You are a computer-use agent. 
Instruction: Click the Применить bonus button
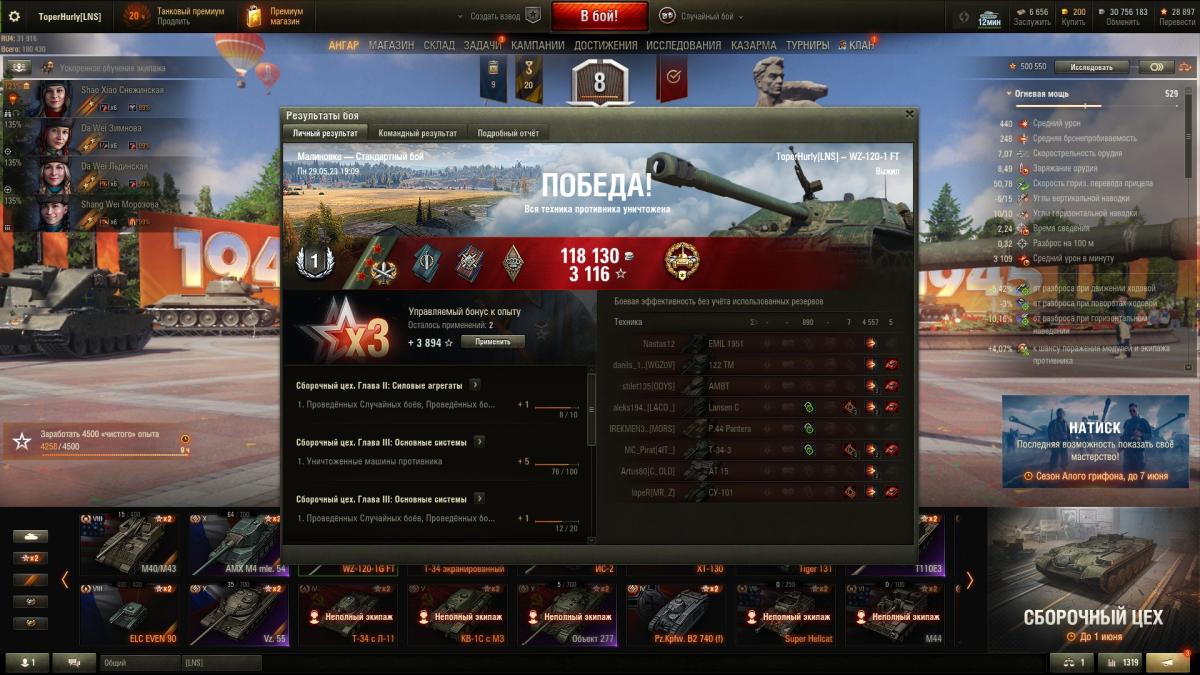pos(492,342)
